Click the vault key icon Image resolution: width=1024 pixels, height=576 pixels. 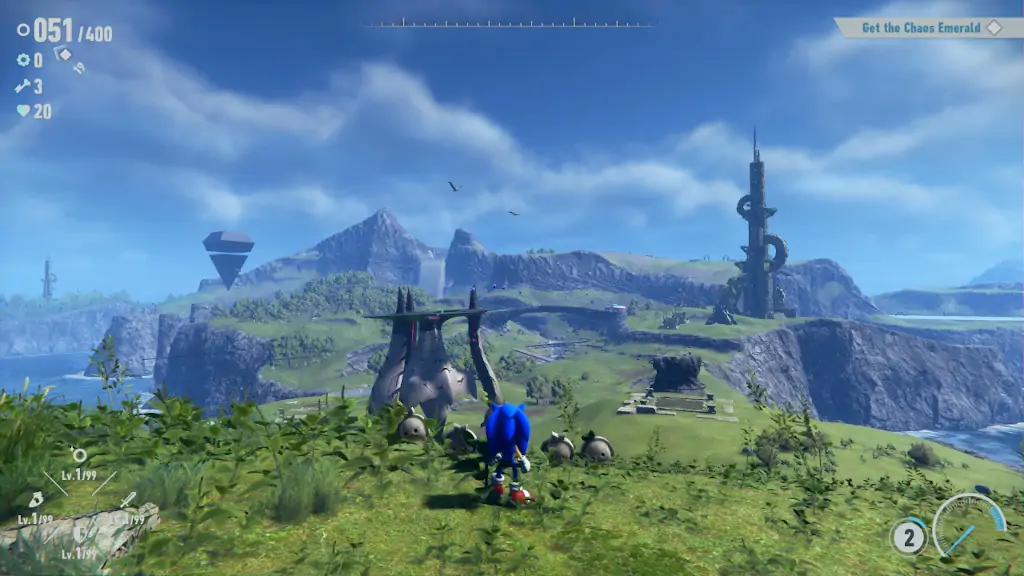23,86
